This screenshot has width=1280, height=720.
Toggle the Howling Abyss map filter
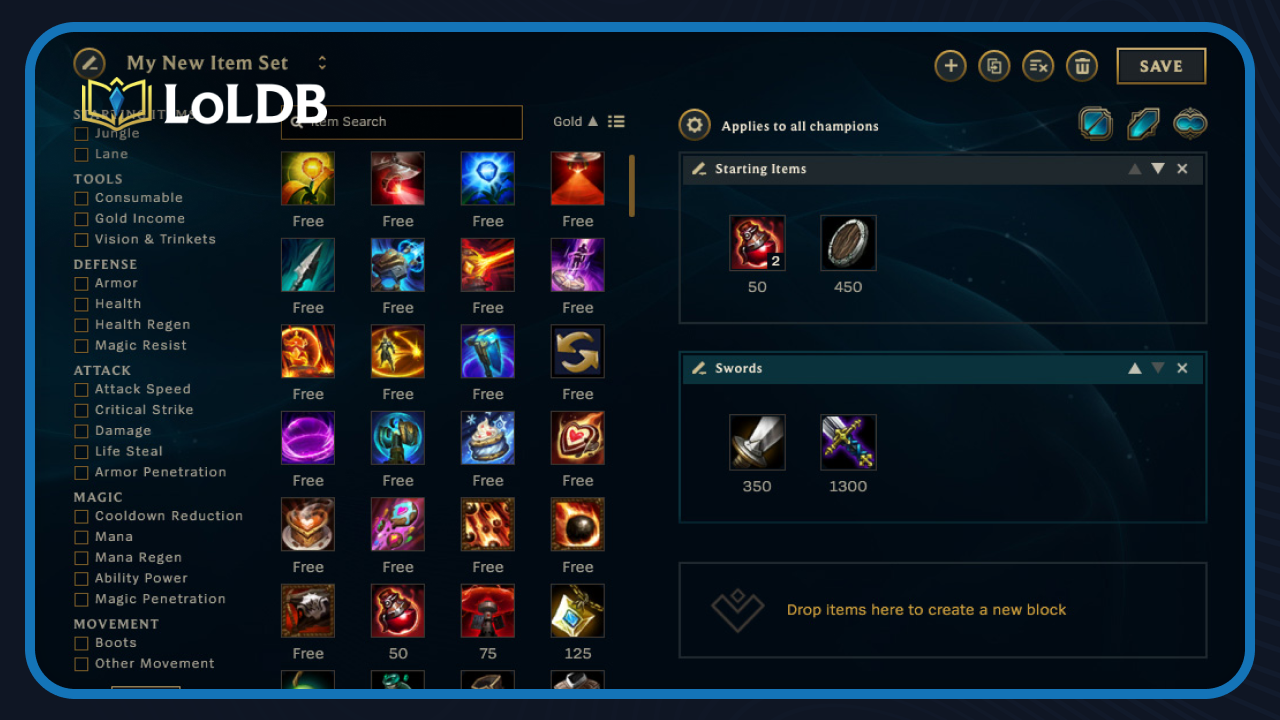(x=1190, y=124)
